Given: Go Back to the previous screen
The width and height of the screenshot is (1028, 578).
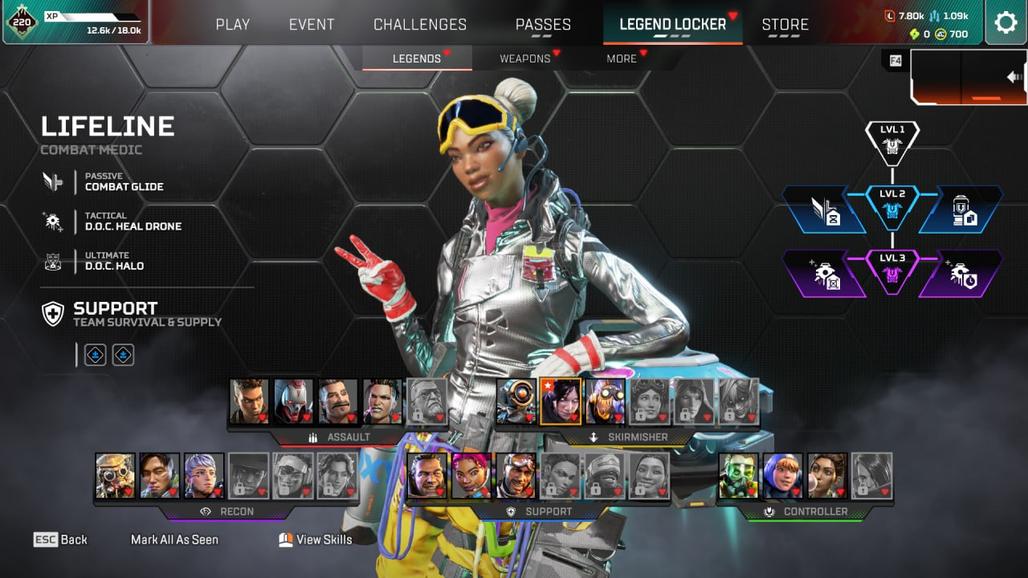Looking at the screenshot, I should [x=61, y=540].
